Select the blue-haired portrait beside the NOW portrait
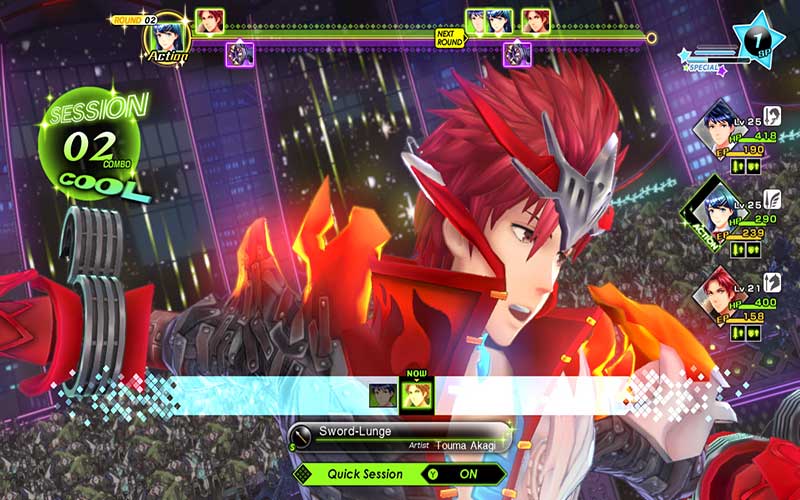 (x=383, y=396)
